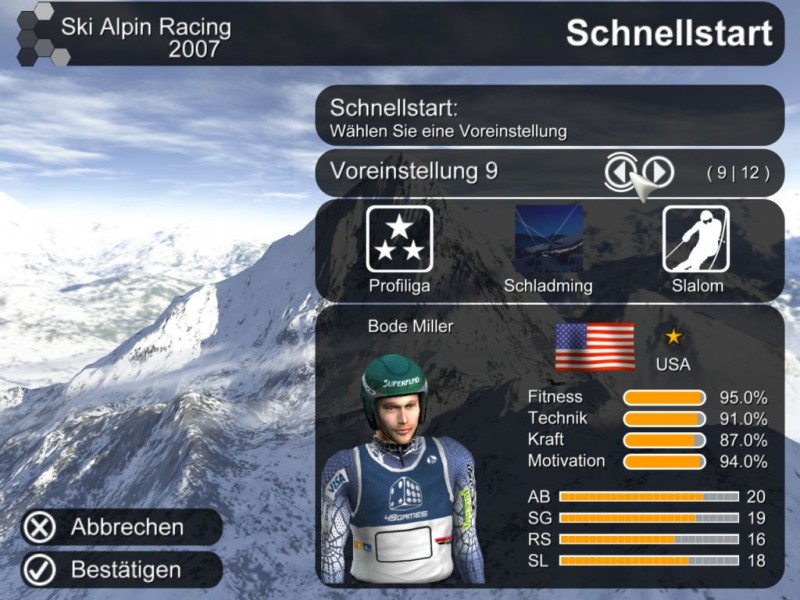Advance to the next preset with right arrow
Viewport: 800px width, 600px height.
tap(657, 172)
